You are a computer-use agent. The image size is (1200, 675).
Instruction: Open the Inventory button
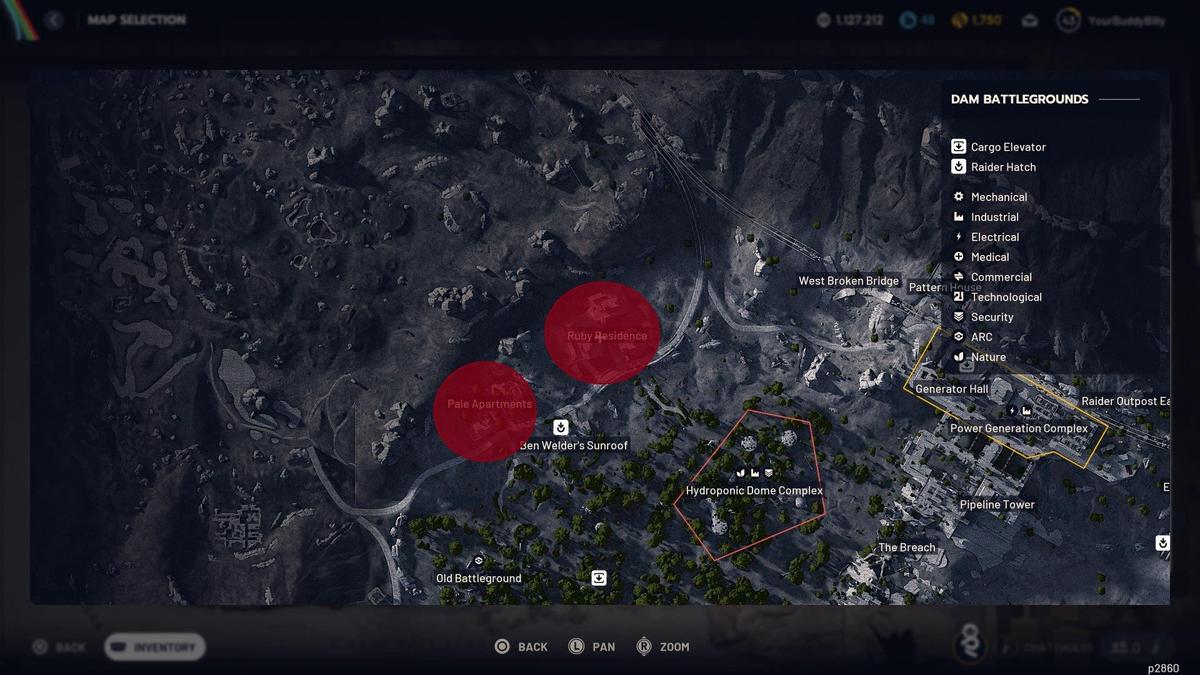(x=154, y=647)
